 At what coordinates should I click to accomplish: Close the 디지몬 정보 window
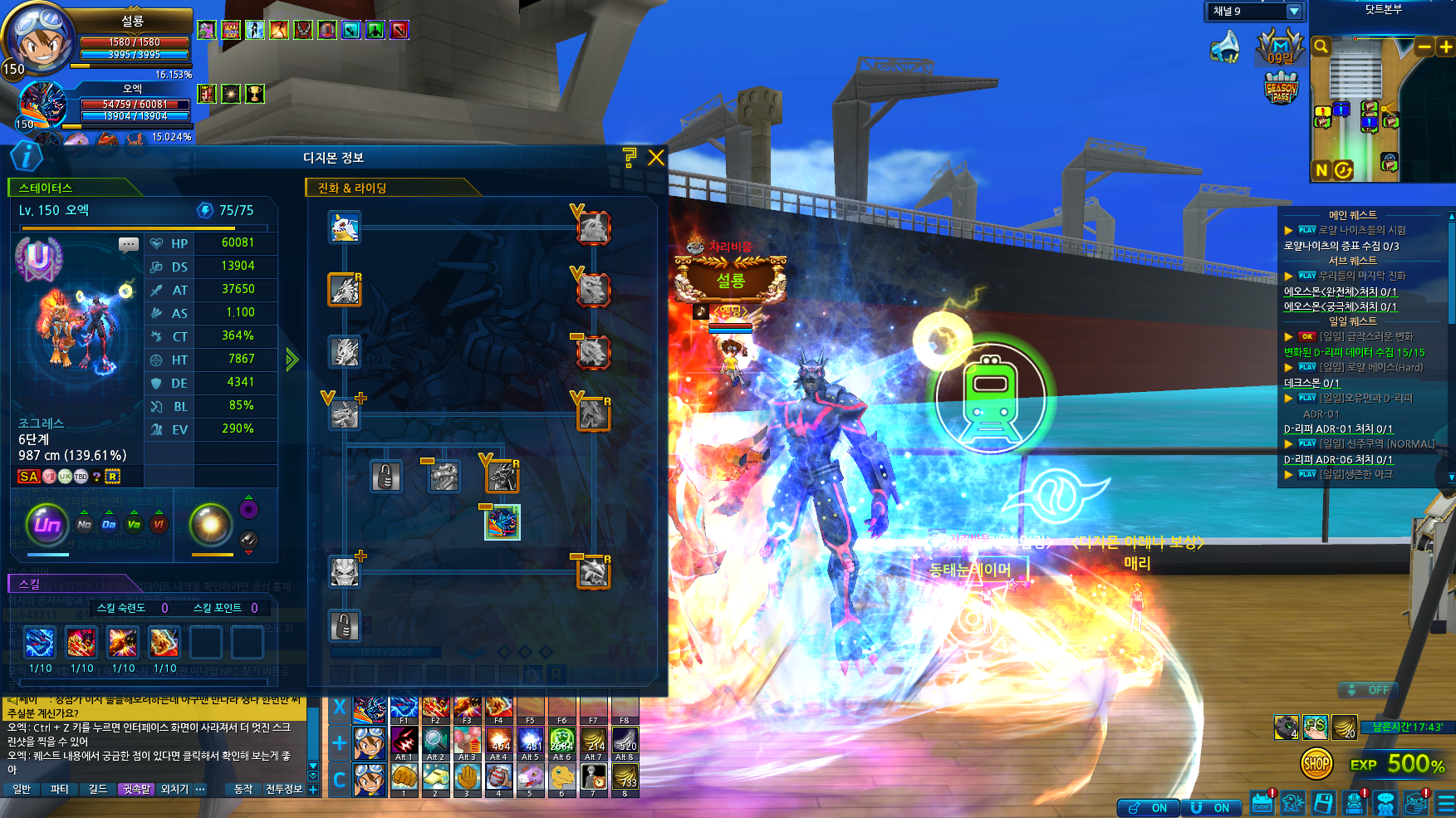656,157
